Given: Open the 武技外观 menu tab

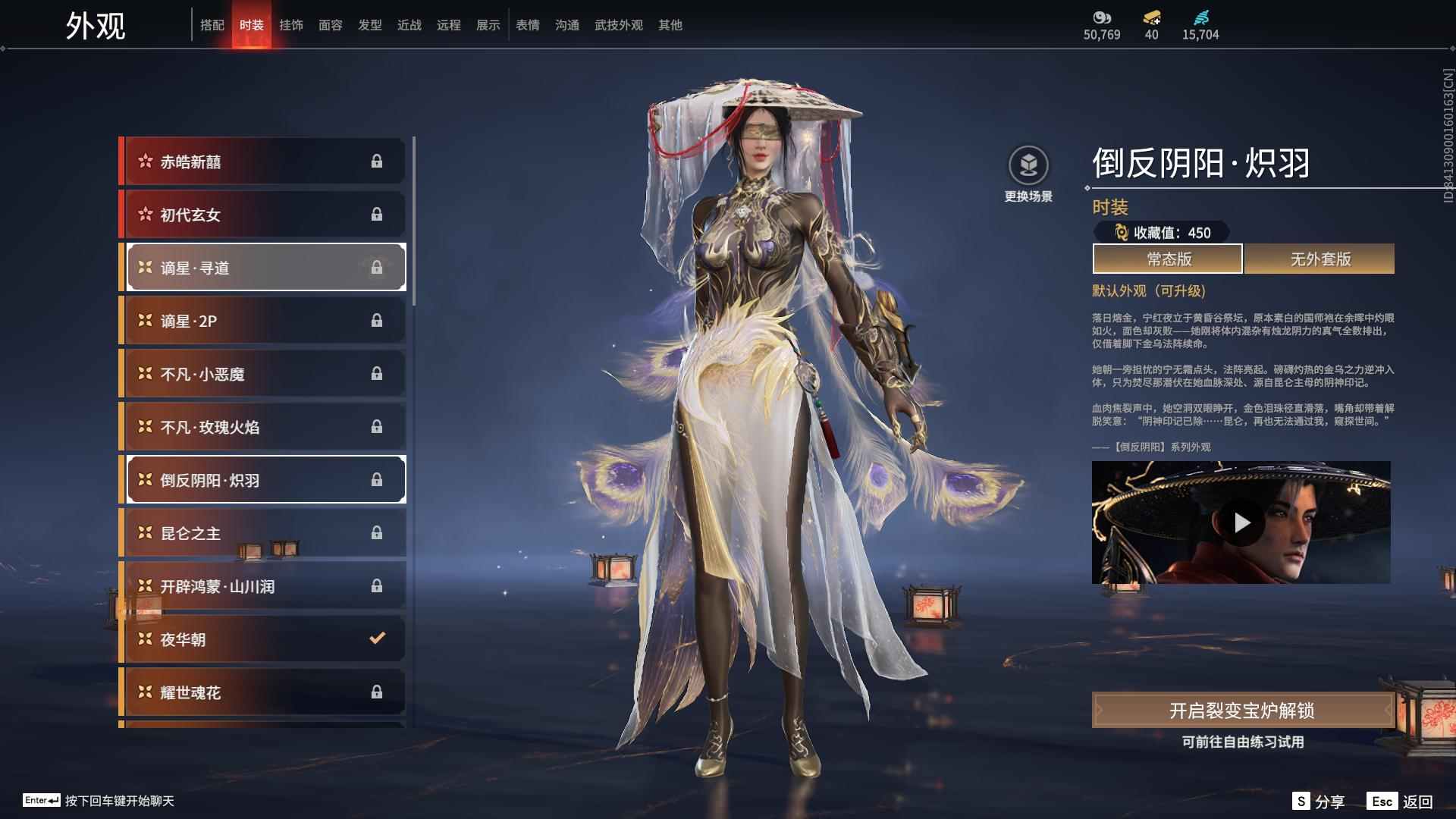Looking at the screenshot, I should coord(617,24).
